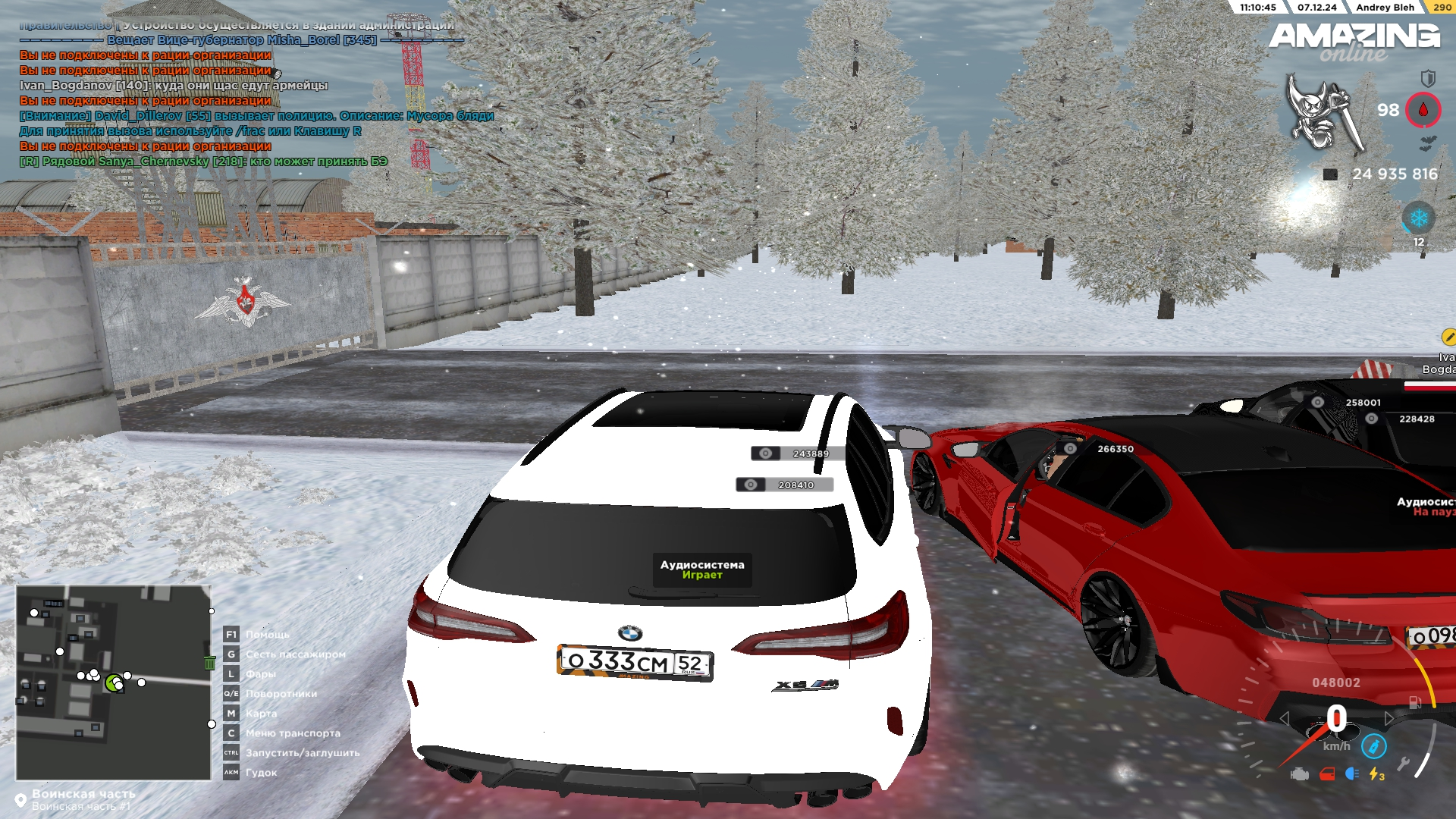Click the green player marker on minimap
Image resolution: width=1456 pixels, height=819 pixels.
pos(114,682)
